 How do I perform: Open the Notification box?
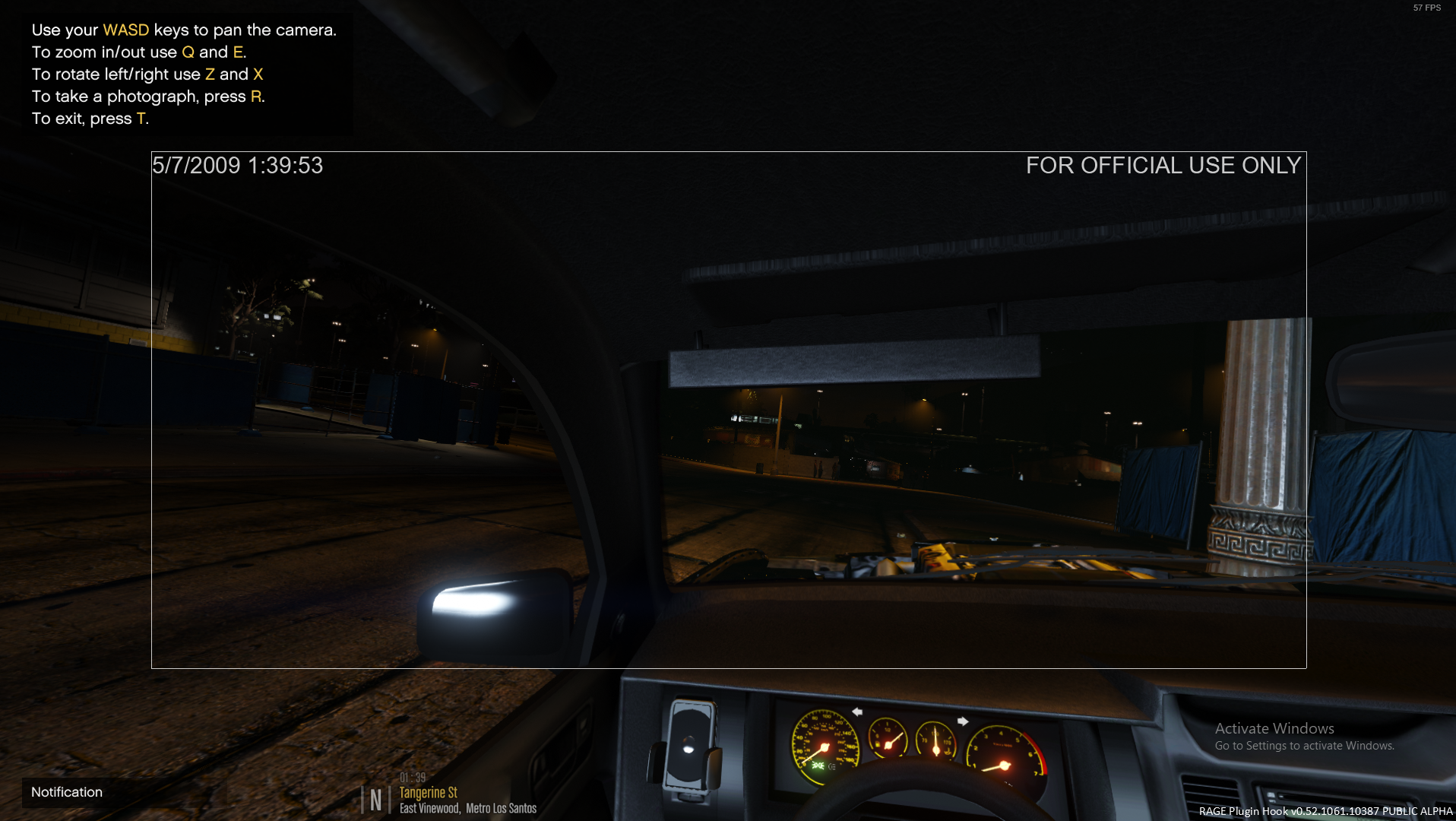(x=67, y=792)
